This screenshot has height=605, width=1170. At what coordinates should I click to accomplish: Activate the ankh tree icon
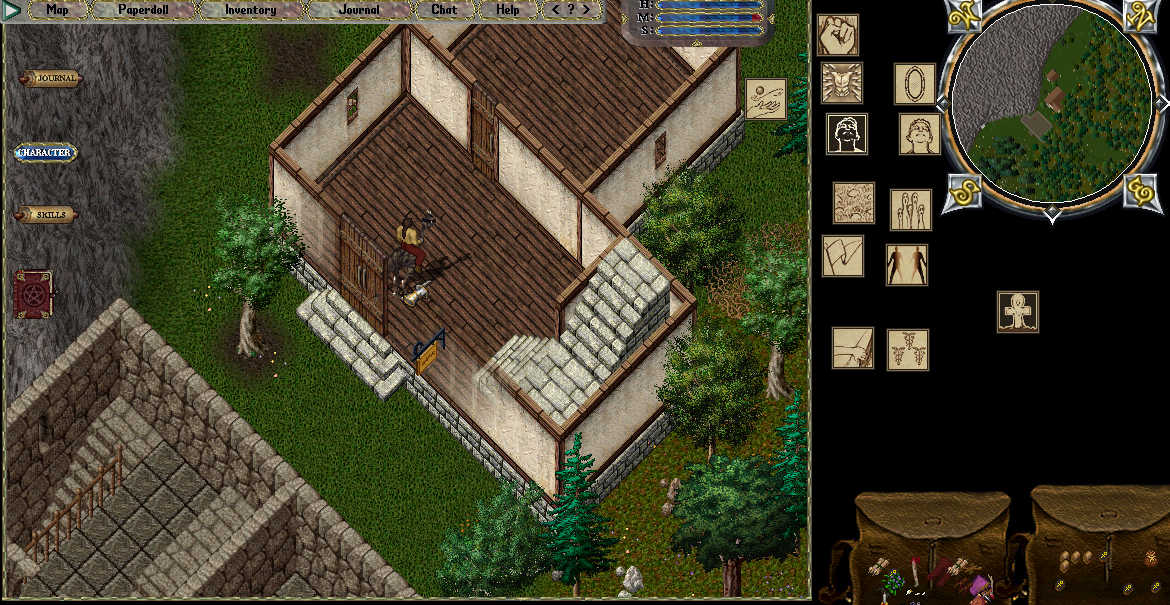1018,312
